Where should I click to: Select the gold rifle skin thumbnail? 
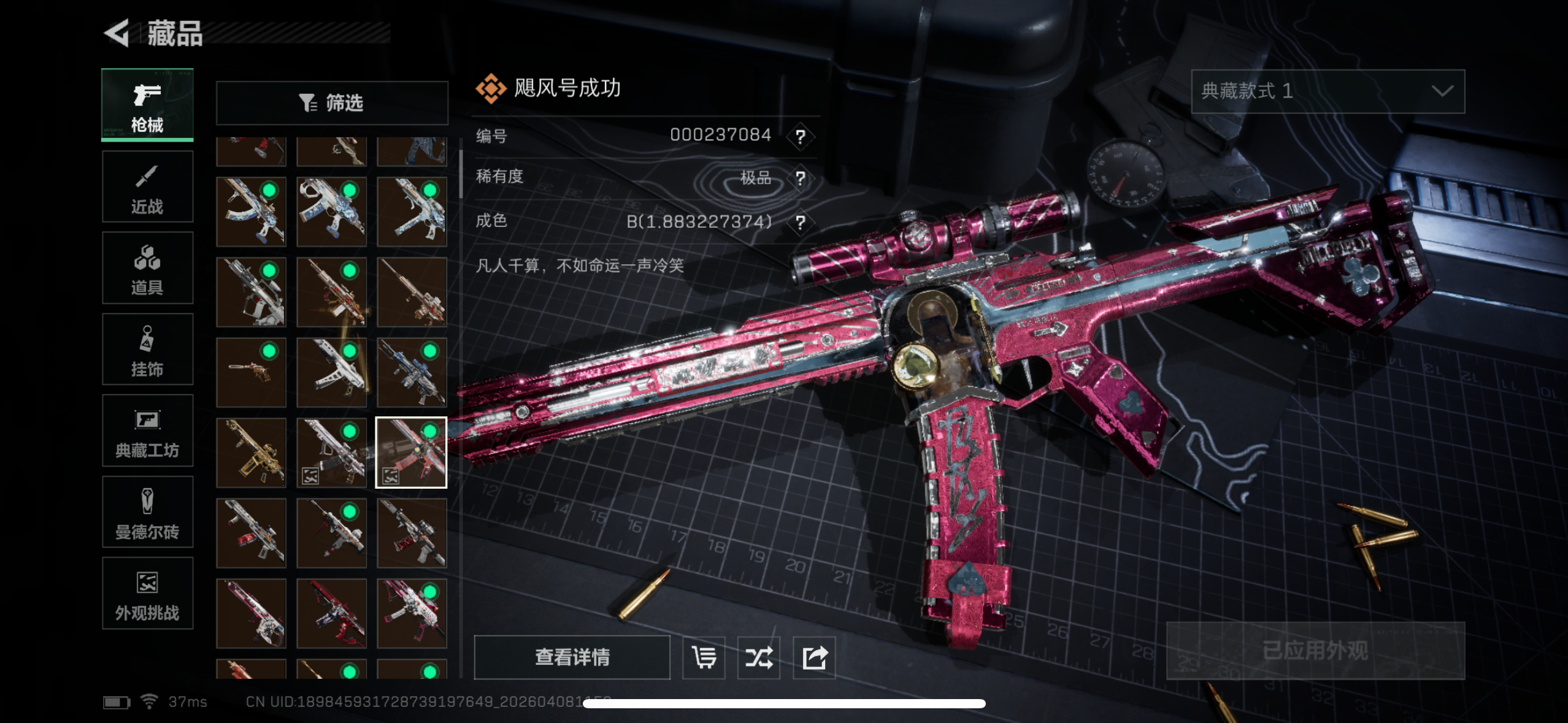[x=251, y=453]
